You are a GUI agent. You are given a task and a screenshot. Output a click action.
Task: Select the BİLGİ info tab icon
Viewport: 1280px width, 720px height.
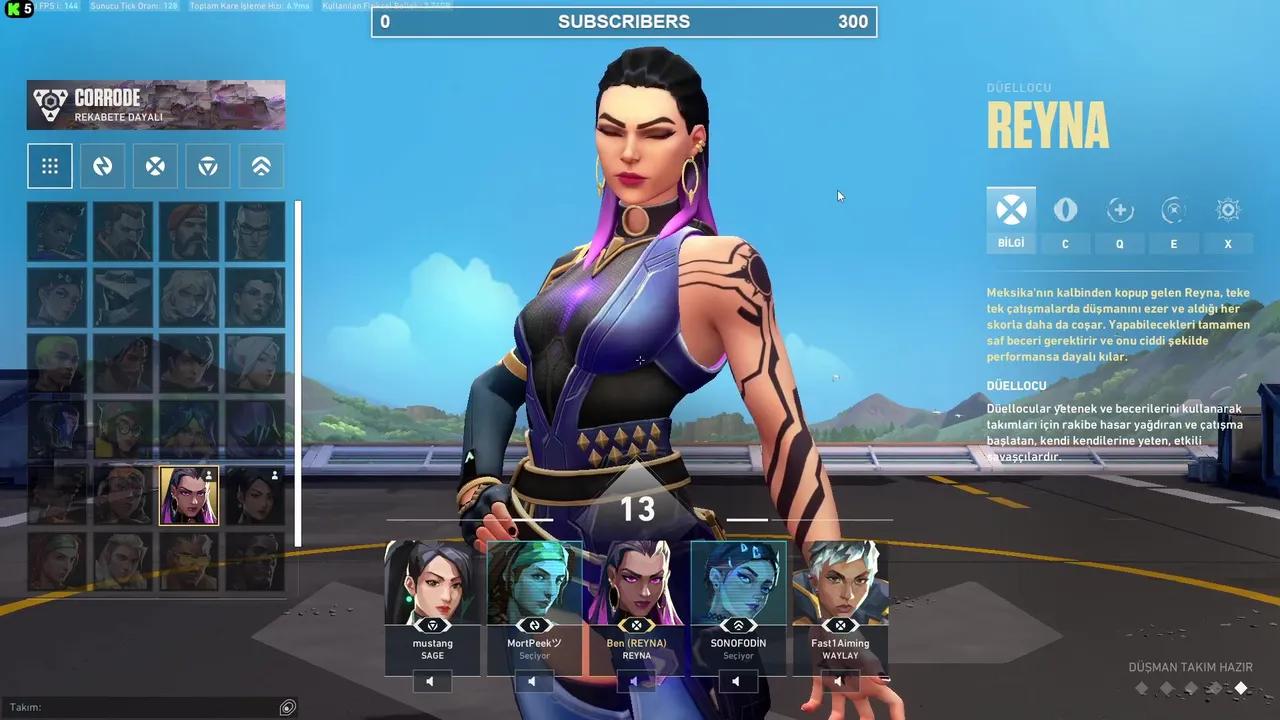coord(1011,210)
